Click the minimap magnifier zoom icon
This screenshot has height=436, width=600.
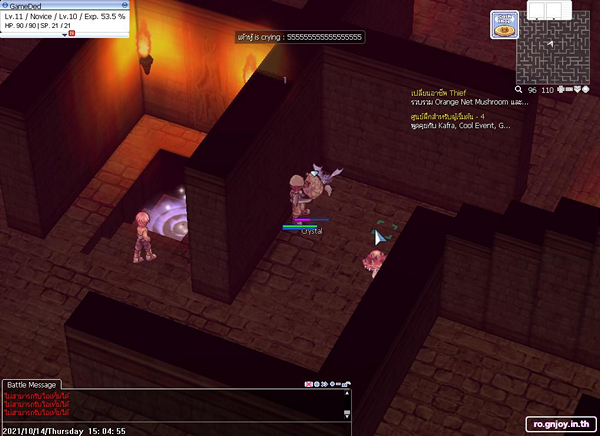tap(519, 90)
